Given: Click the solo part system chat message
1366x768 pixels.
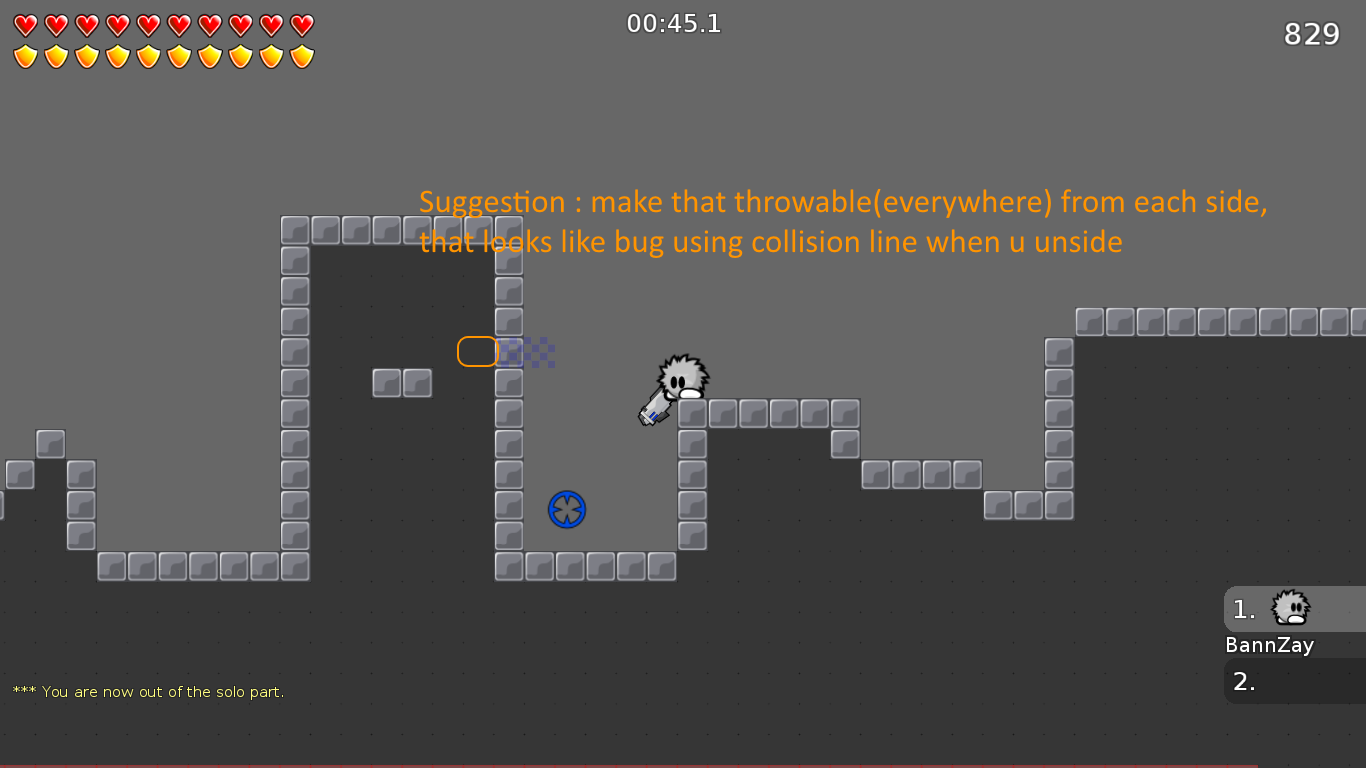Looking at the screenshot, I should (148, 691).
